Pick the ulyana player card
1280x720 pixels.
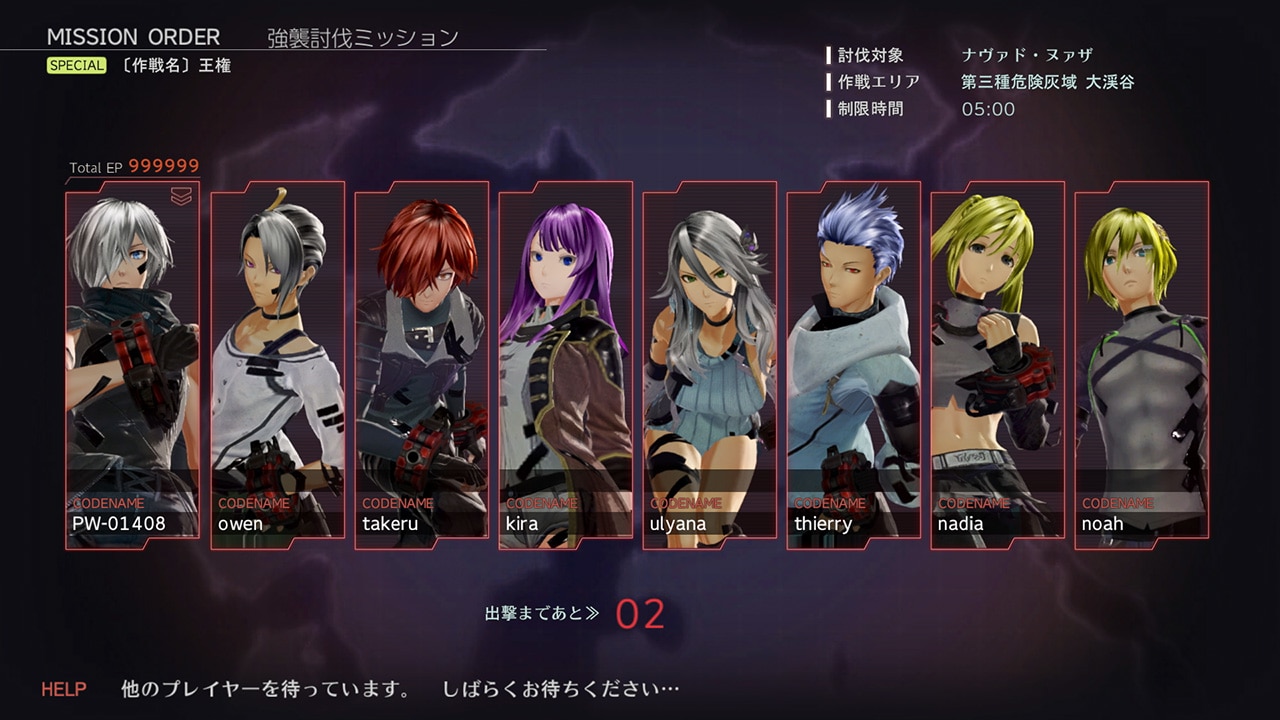pyautogui.click(x=709, y=365)
